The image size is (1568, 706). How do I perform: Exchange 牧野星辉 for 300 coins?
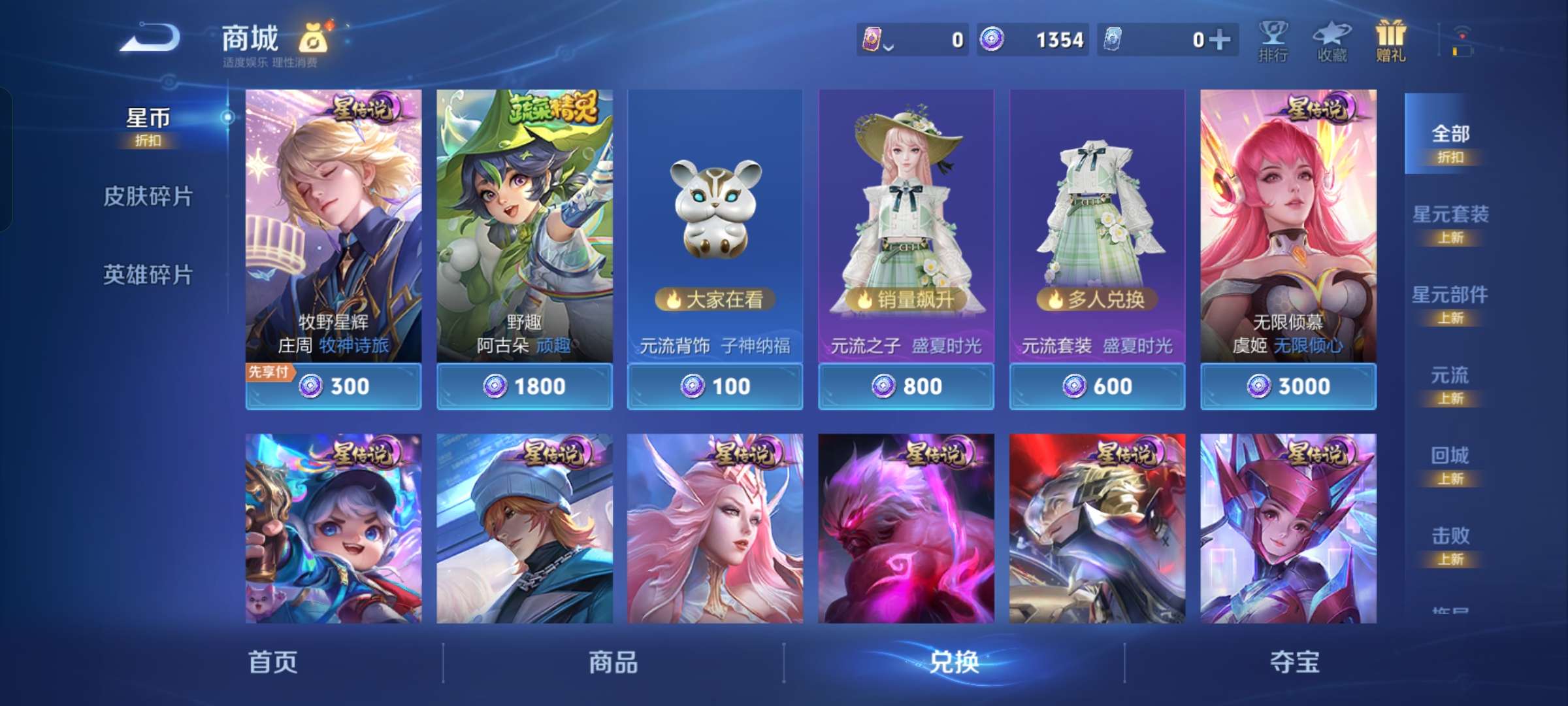pos(333,386)
